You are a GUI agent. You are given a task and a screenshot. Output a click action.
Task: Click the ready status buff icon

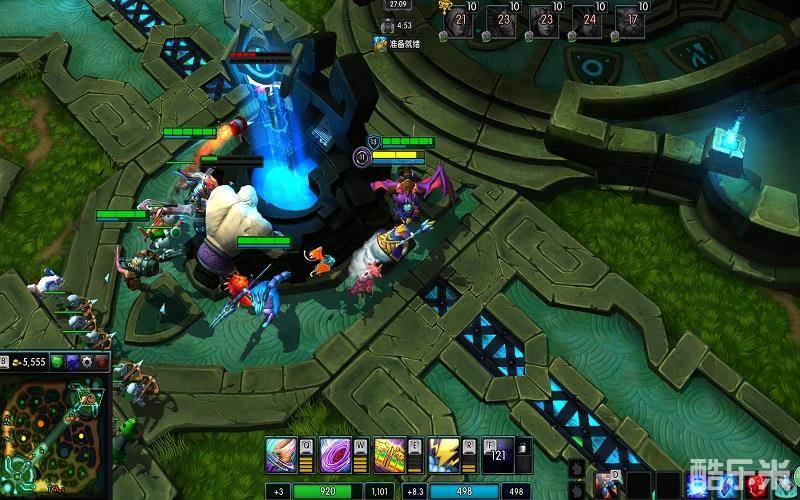coord(380,43)
